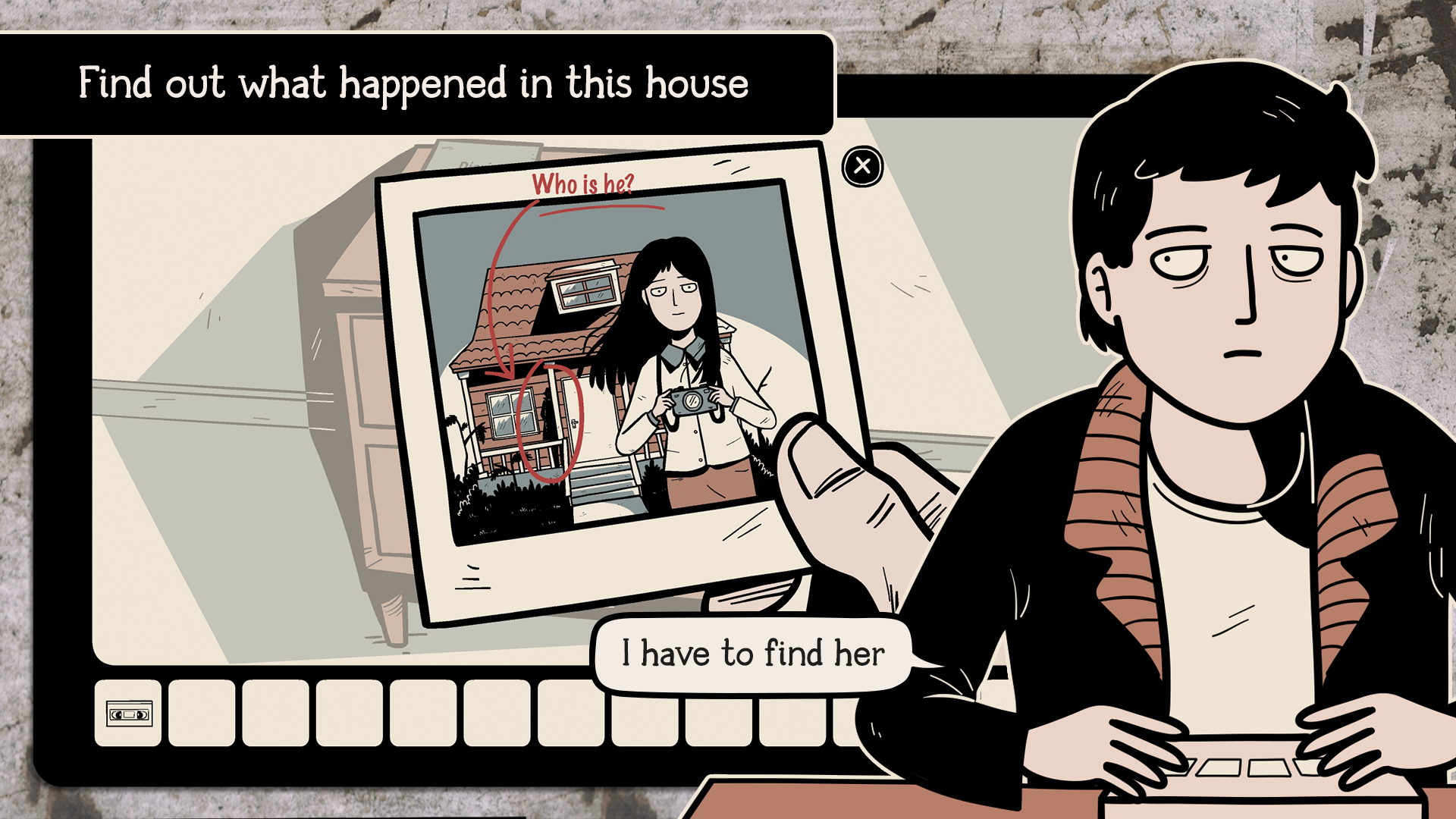
Task: Click the 'Who is he?' red annotation text
Action: coord(585,183)
